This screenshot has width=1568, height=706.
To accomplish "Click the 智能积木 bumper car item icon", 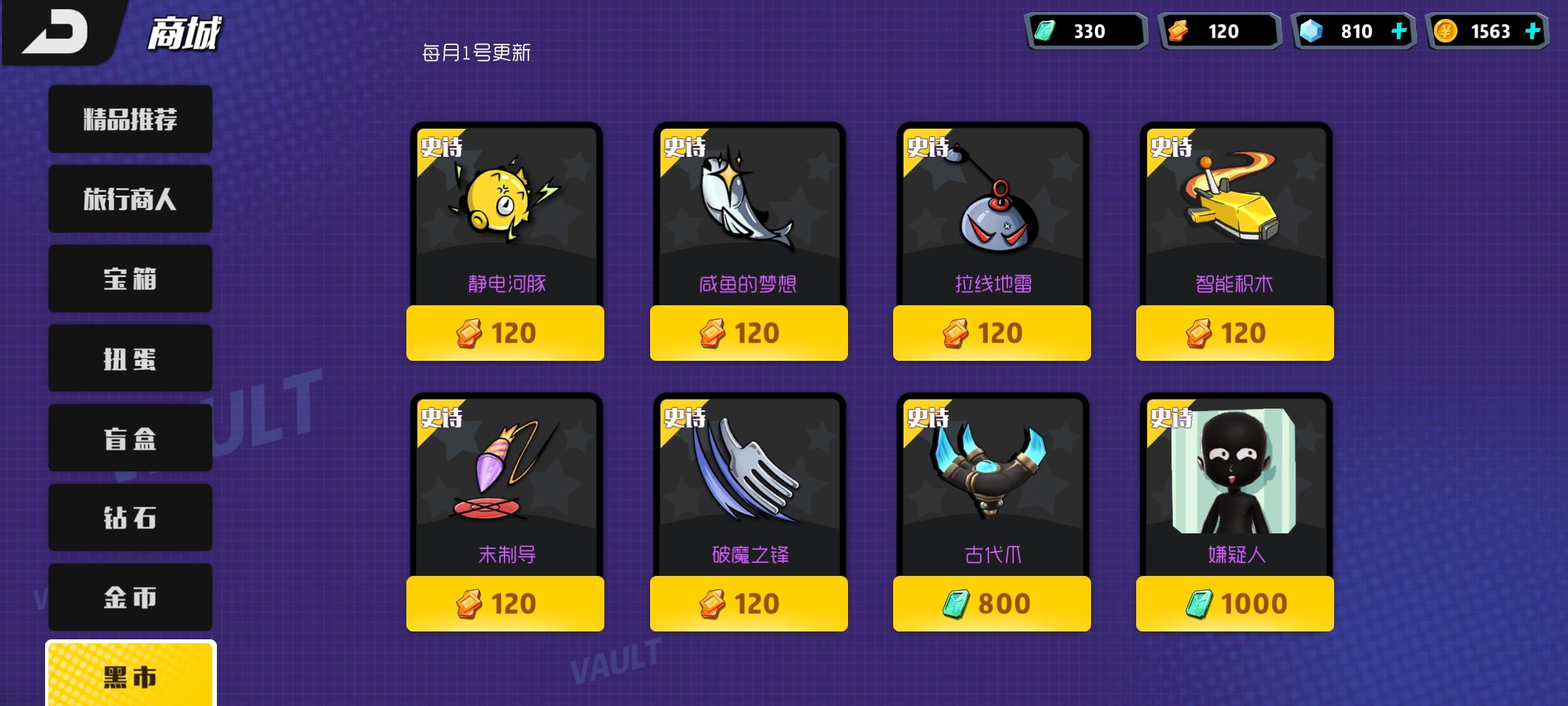I will coord(1235,203).
